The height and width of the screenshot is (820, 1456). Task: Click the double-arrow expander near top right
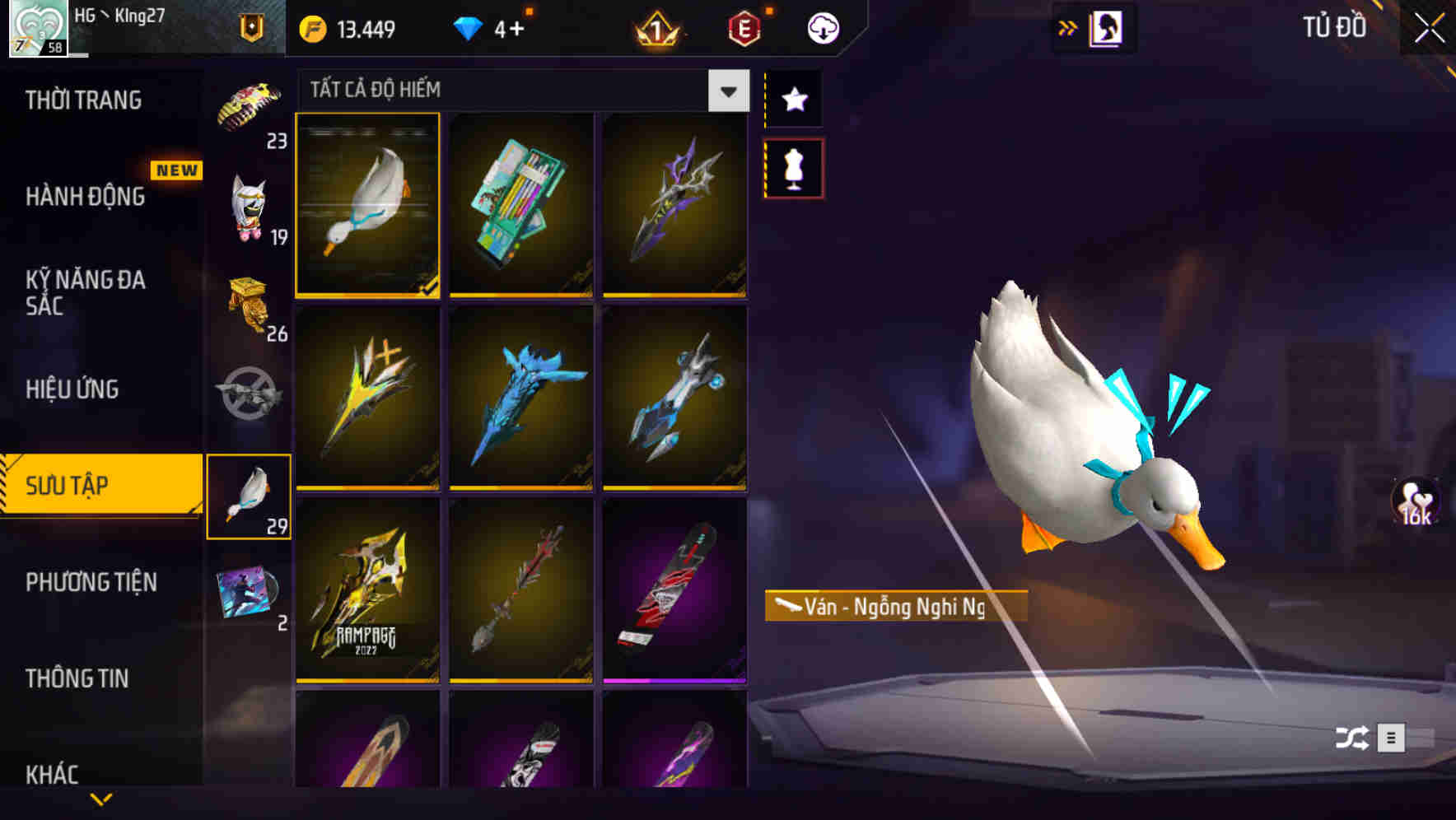[1067, 26]
